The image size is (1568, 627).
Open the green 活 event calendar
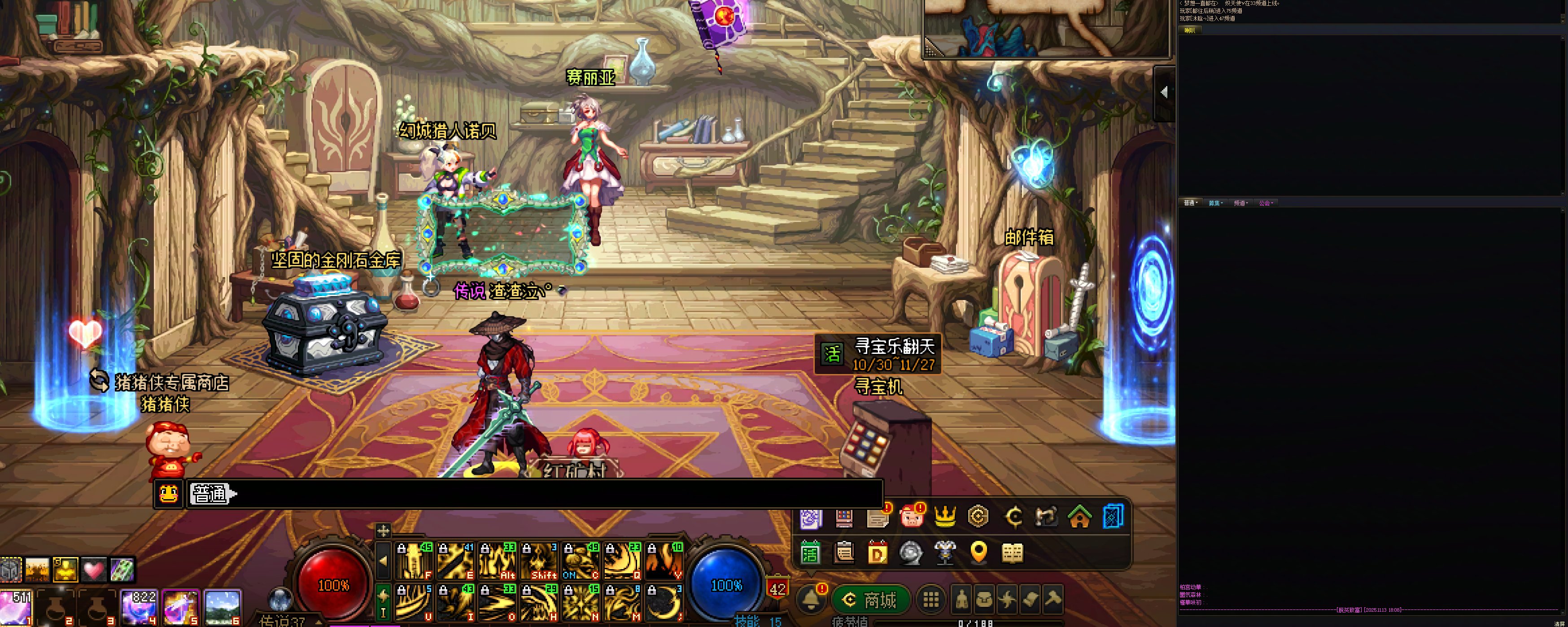(810, 553)
